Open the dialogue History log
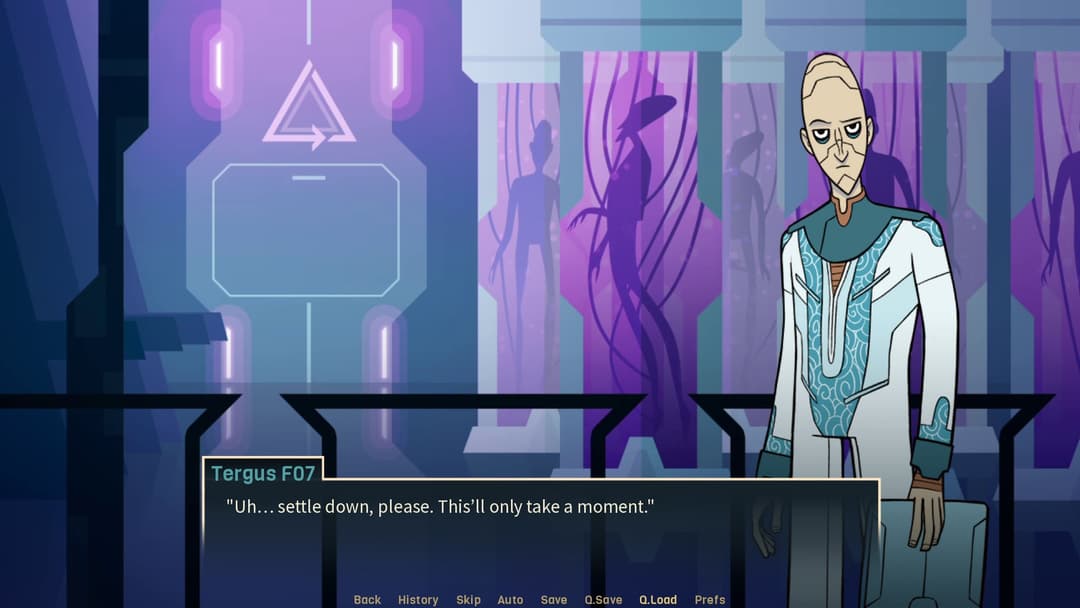The width and height of the screenshot is (1080, 608). point(418,600)
